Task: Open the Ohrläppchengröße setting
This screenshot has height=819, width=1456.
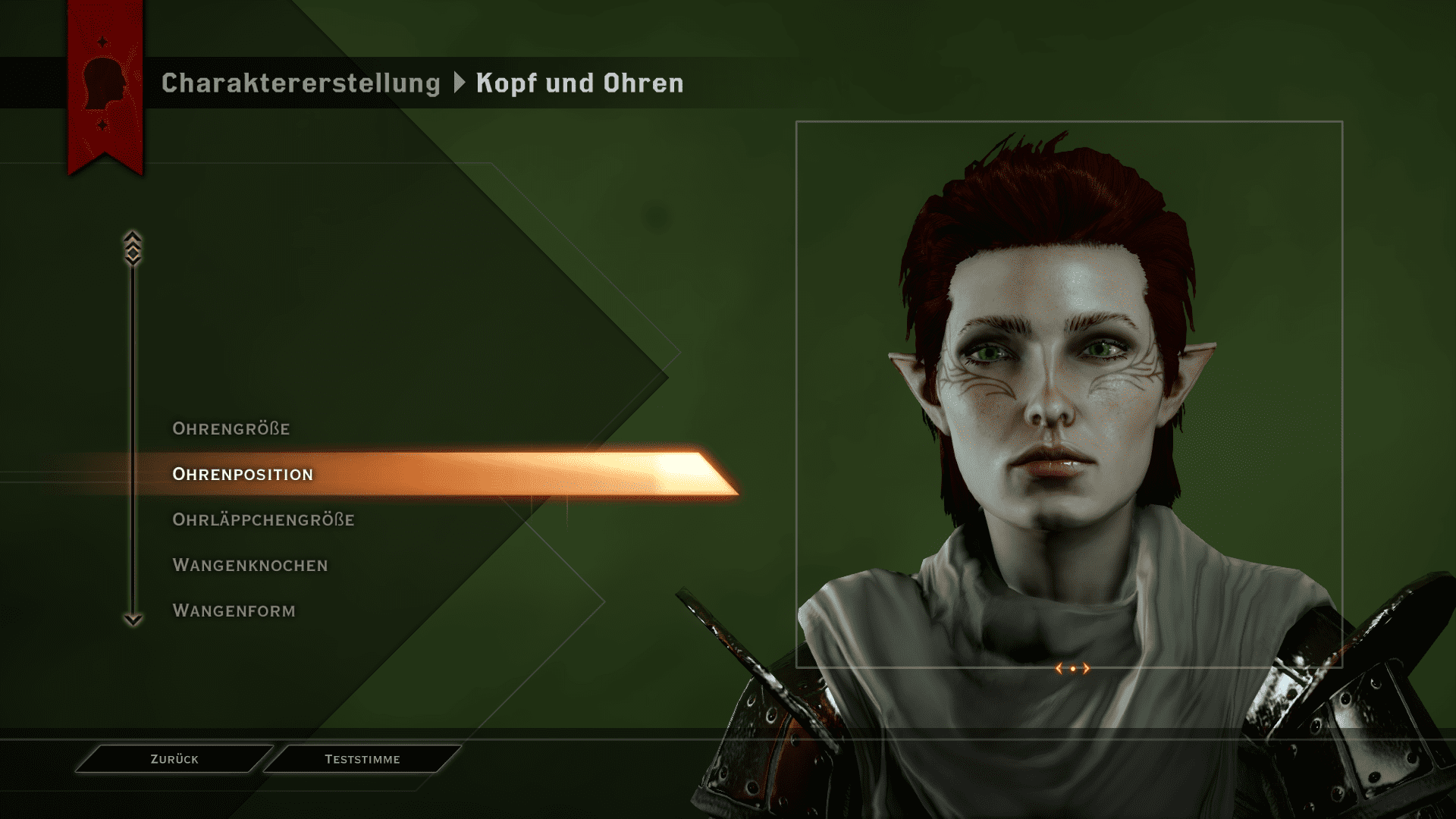Action: pos(263,520)
